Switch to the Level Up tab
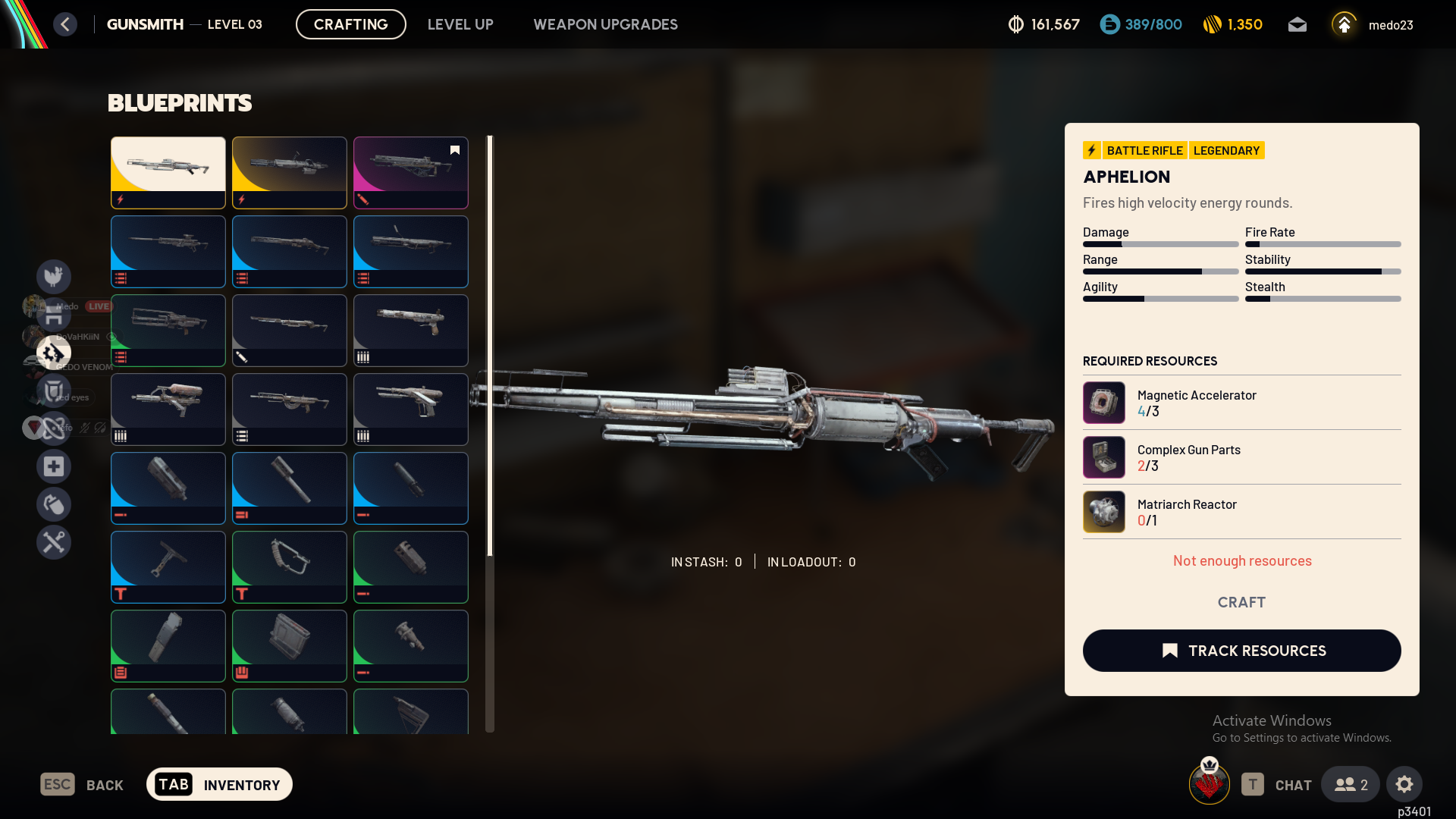The width and height of the screenshot is (1456, 819). [x=460, y=24]
